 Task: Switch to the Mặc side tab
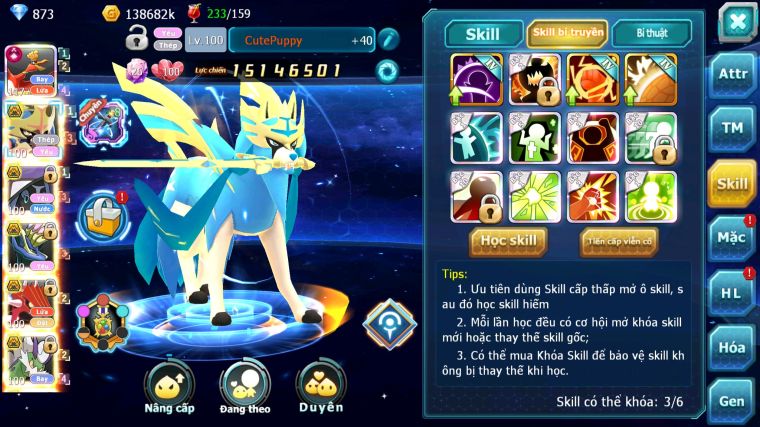click(x=733, y=238)
